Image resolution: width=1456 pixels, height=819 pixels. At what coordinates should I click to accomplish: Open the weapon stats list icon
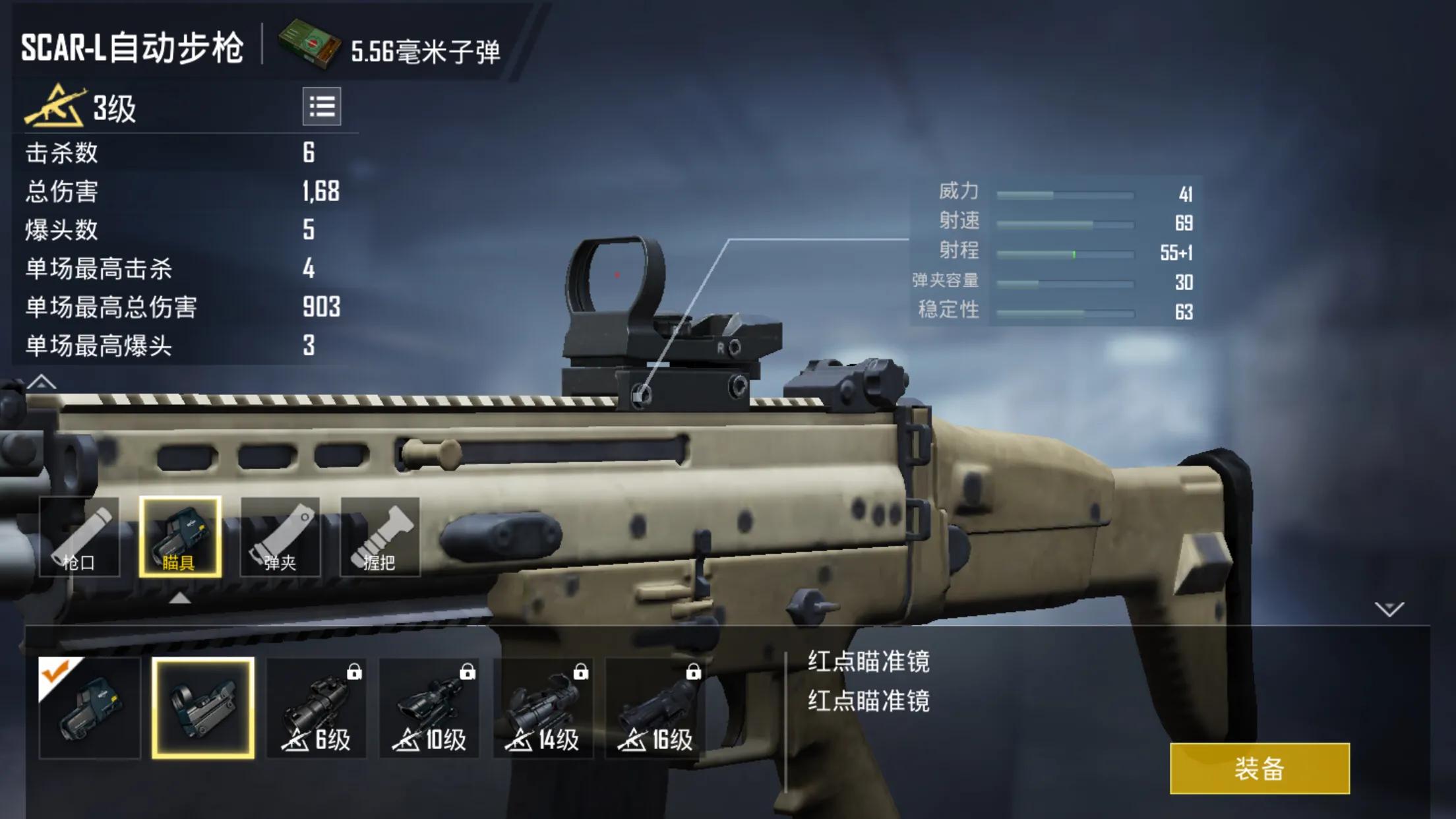322,106
